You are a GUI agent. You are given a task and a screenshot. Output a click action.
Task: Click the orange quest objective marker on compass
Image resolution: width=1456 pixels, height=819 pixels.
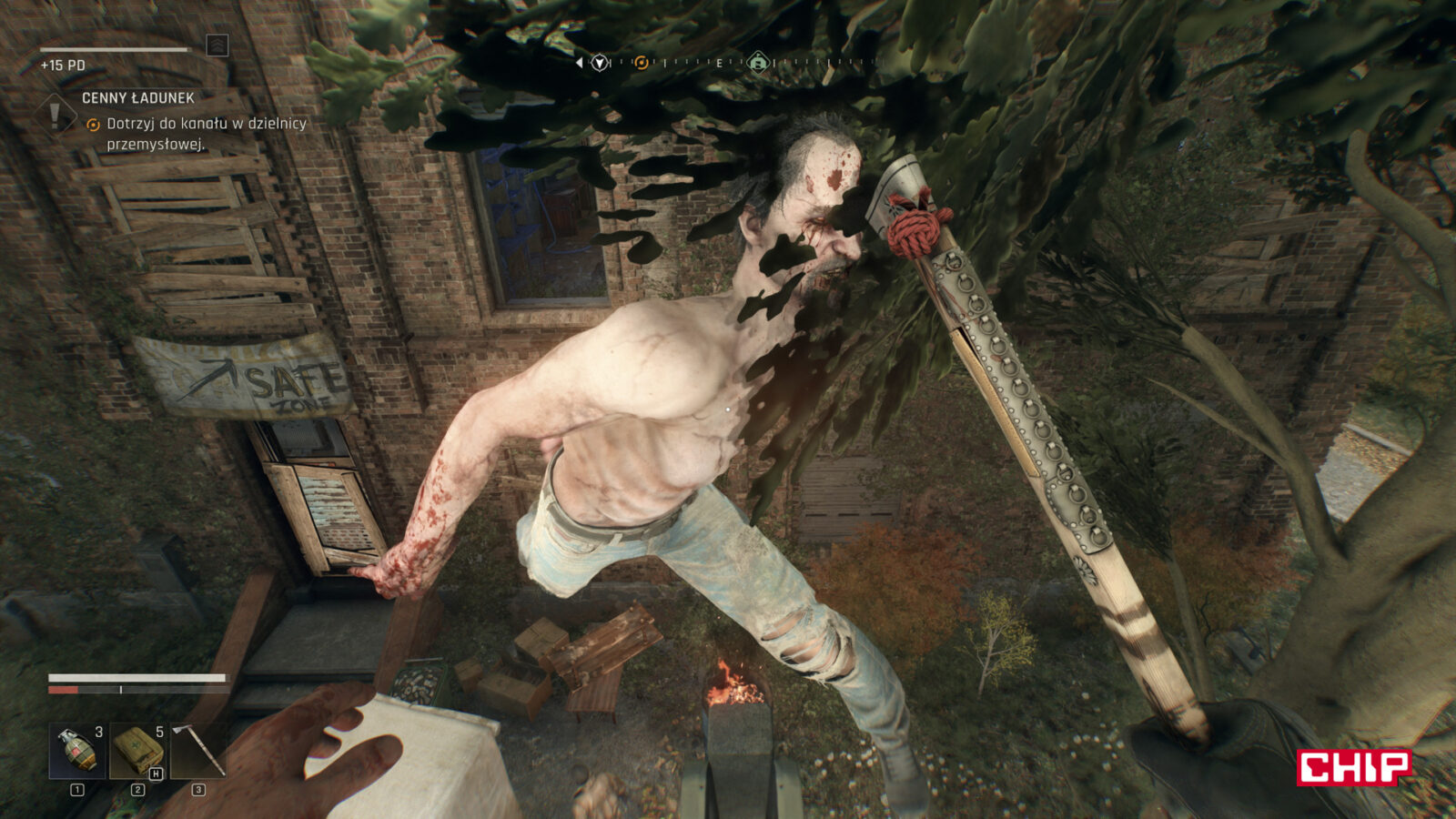642,63
